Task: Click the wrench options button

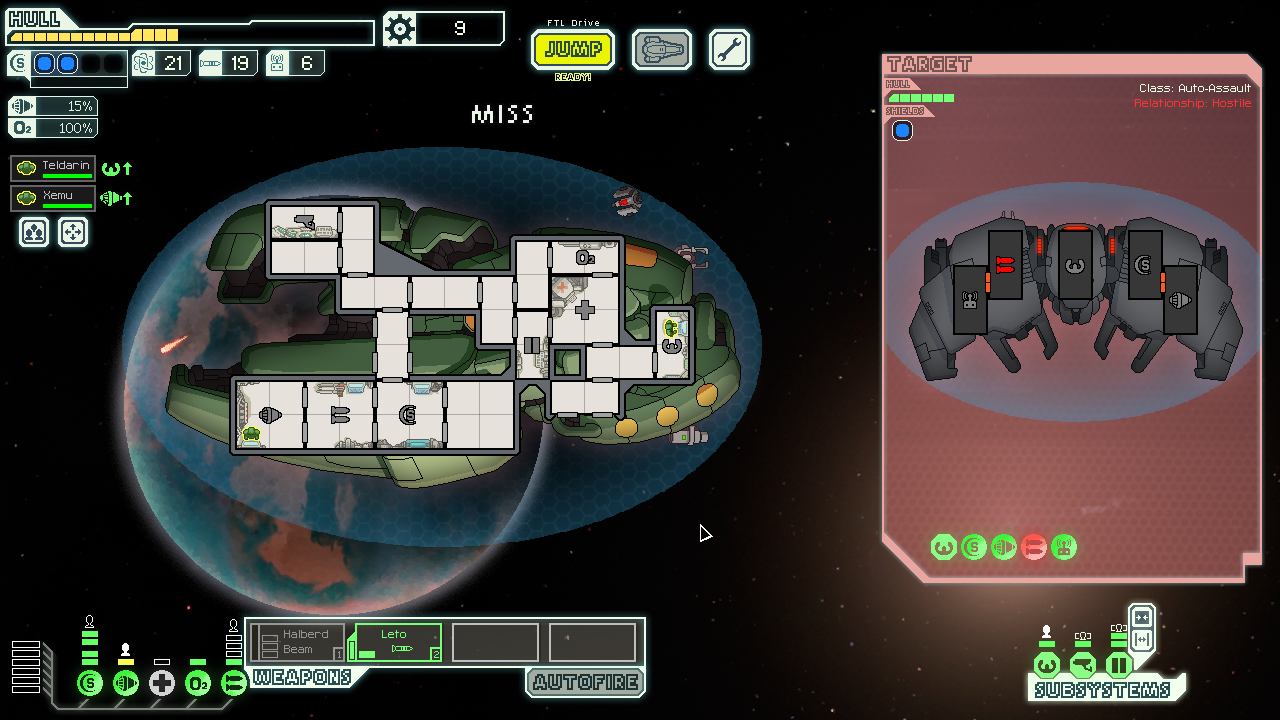Action: [729, 49]
